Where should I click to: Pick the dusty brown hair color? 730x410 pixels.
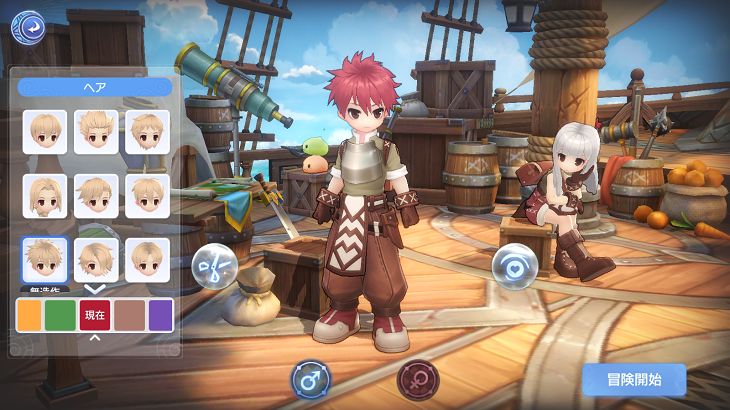pyautogui.click(x=129, y=315)
